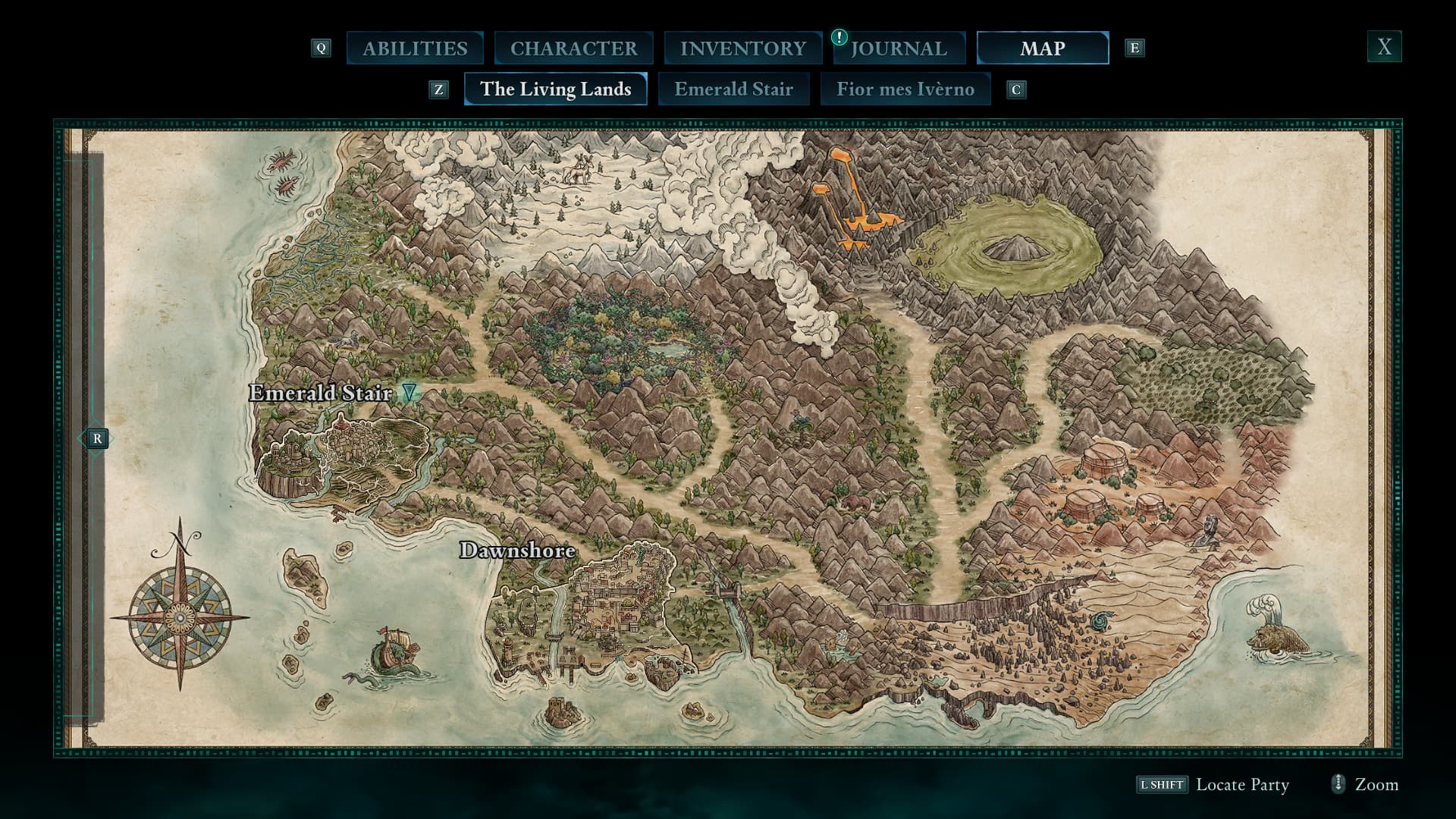The width and height of the screenshot is (1456, 819).
Task: Open the Fior mes Ivèrno map
Action: pos(905,89)
